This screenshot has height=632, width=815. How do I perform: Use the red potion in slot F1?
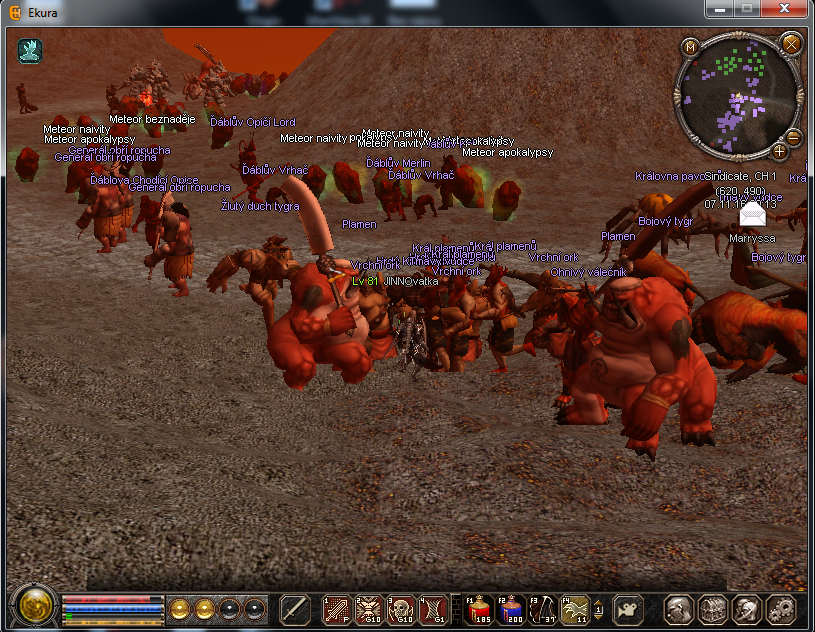[x=478, y=608]
